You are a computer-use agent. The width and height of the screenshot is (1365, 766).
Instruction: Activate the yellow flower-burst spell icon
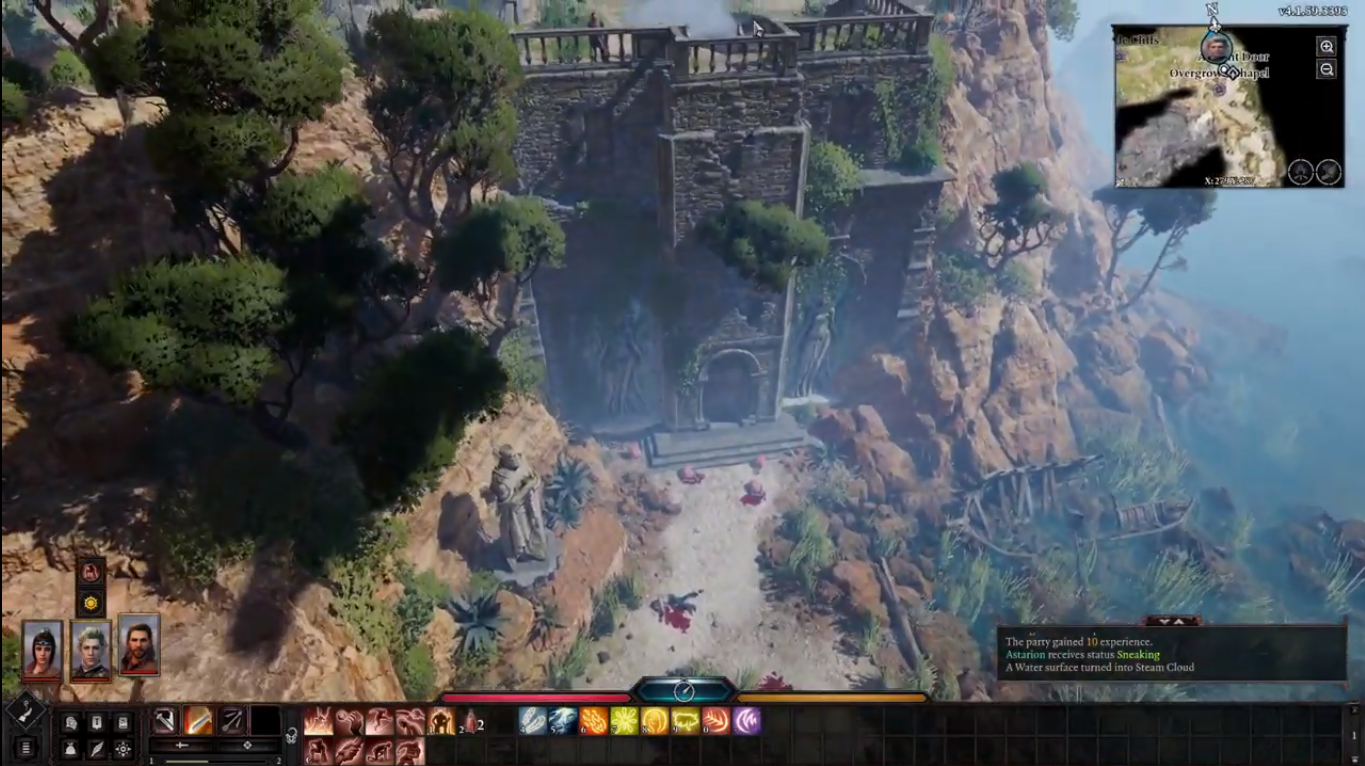tap(625, 721)
